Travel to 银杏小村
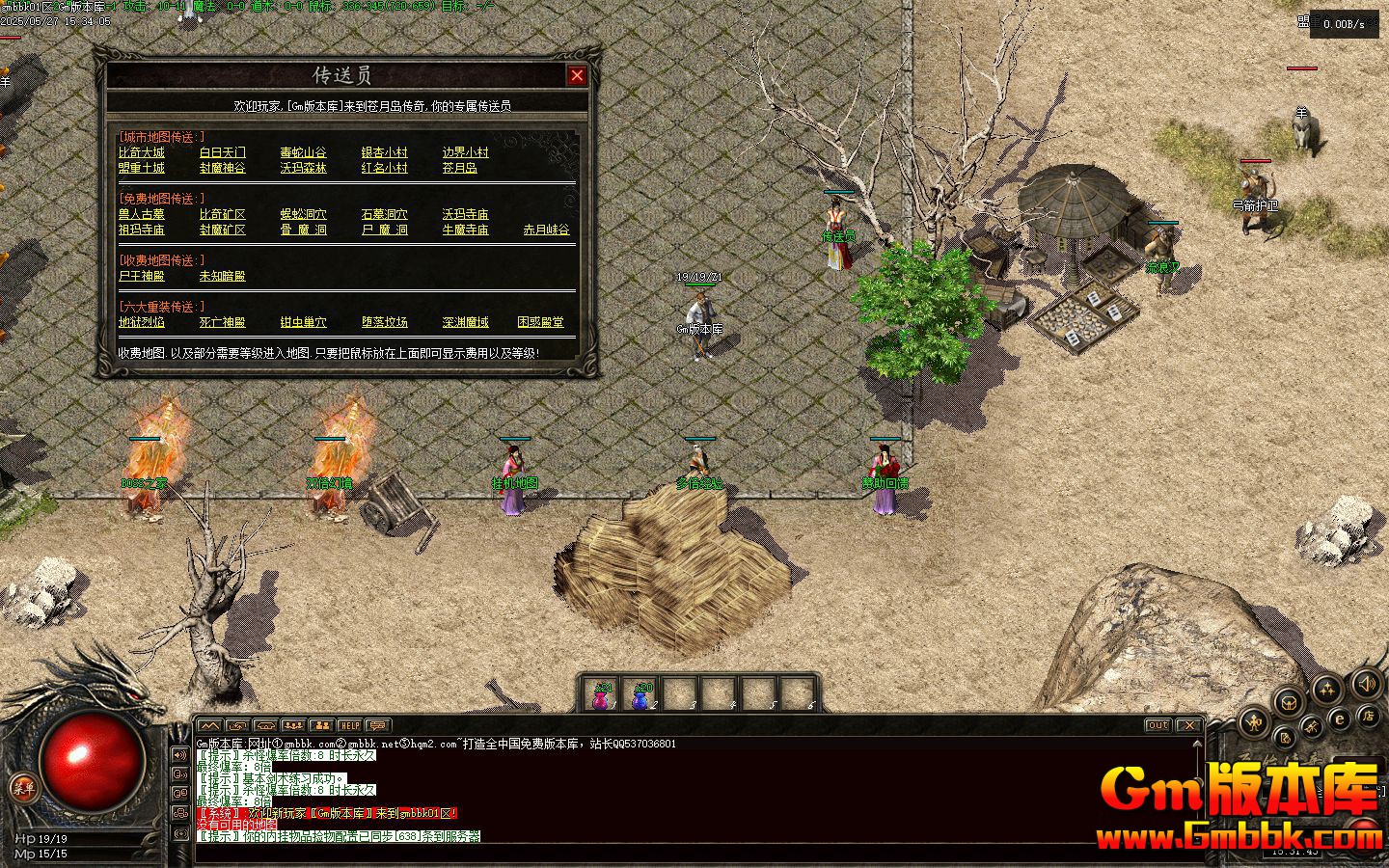 click(x=385, y=152)
